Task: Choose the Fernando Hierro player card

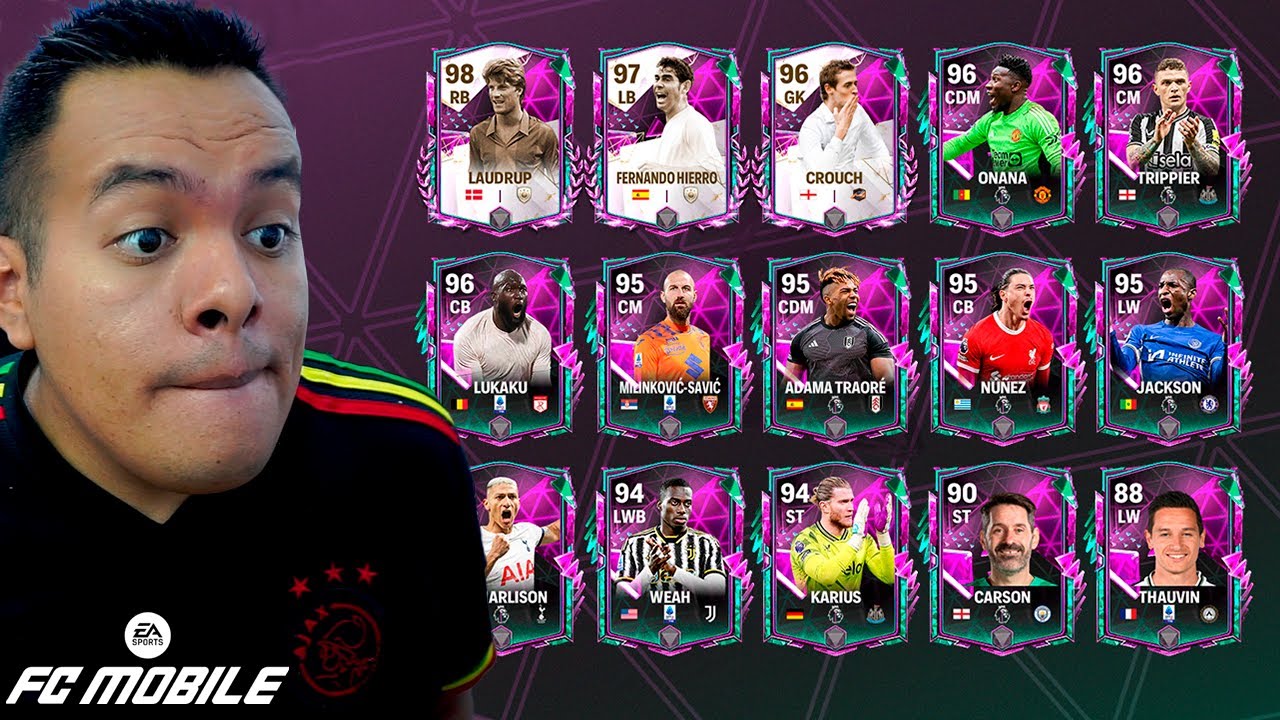Action: (x=669, y=135)
